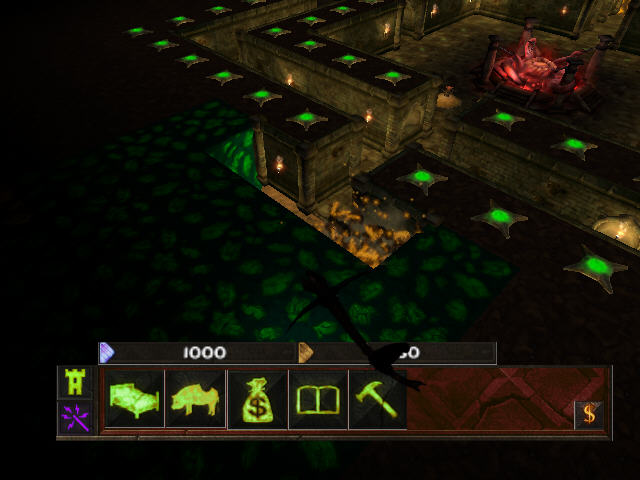Select the open book library room
Image resolution: width=640 pixels, height=480 pixels.
click(x=318, y=399)
